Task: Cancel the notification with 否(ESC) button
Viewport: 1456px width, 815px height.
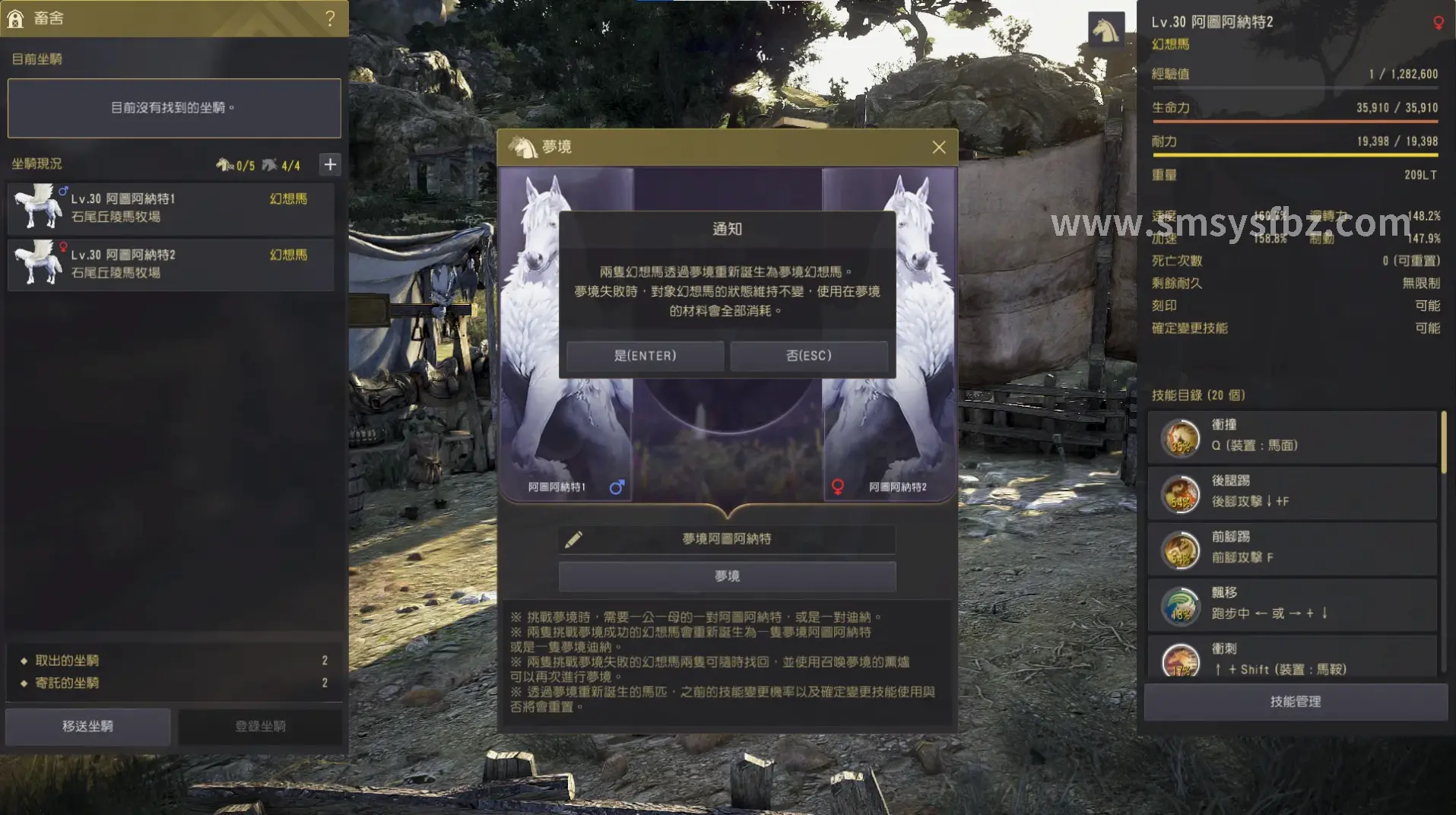Action: pos(810,355)
